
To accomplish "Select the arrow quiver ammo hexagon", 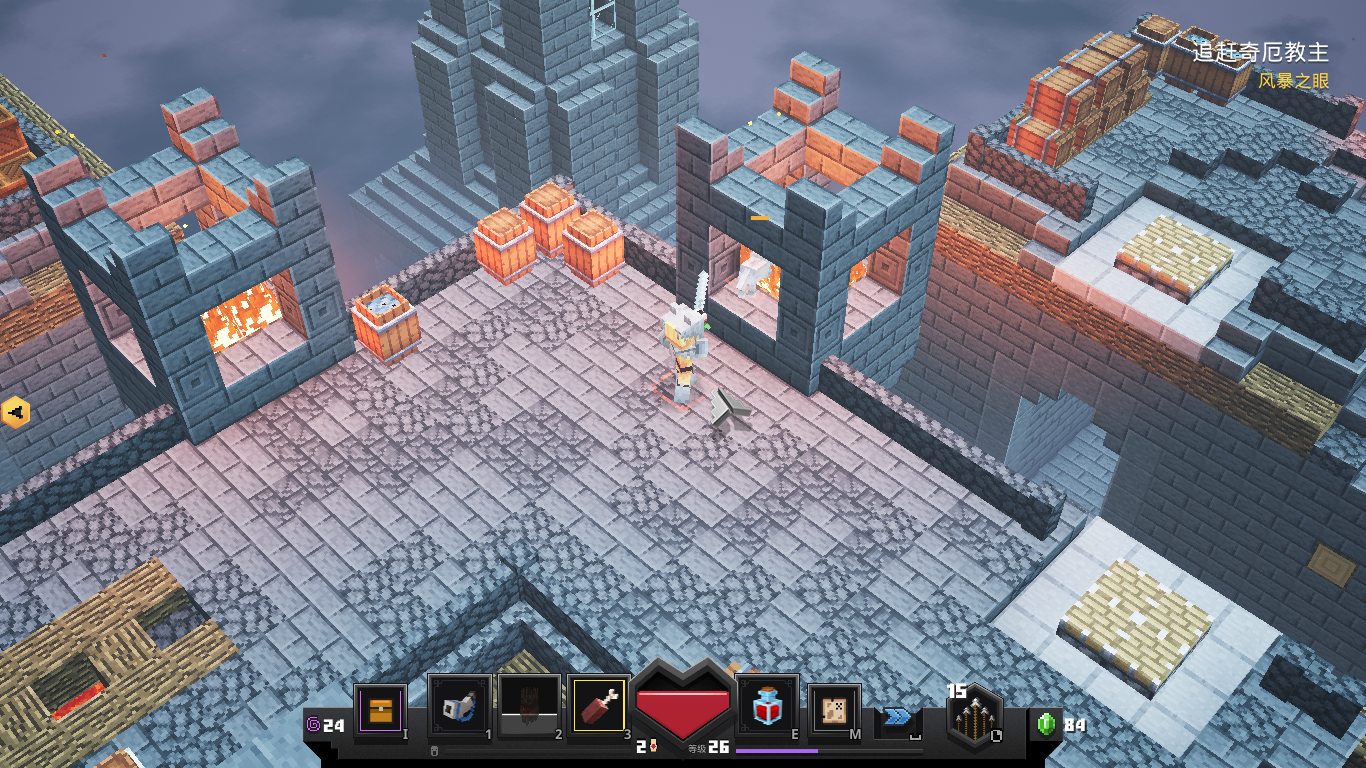I will pyautogui.click(x=975, y=718).
